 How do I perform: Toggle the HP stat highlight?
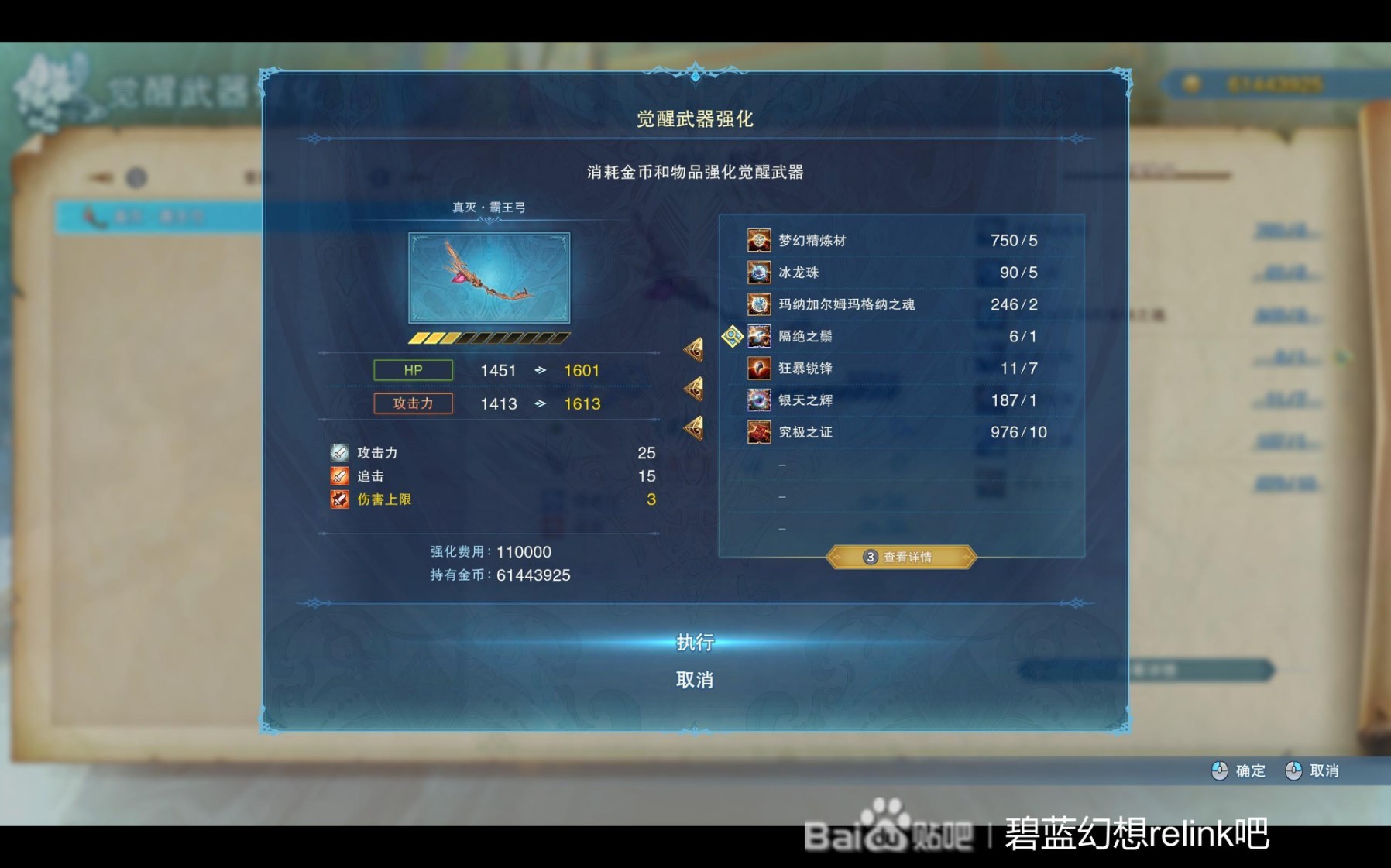click(x=413, y=370)
